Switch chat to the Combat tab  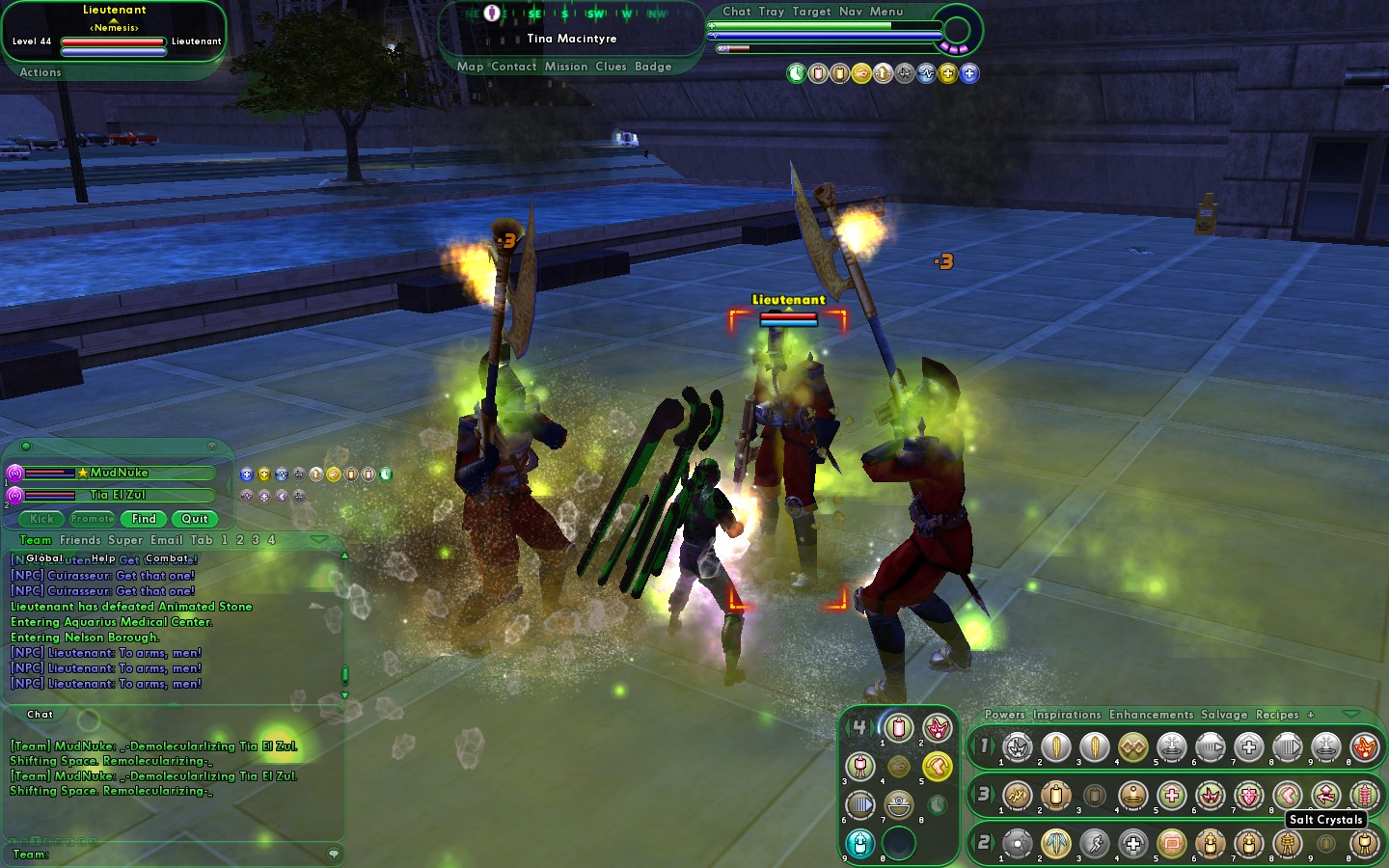click(167, 558)
